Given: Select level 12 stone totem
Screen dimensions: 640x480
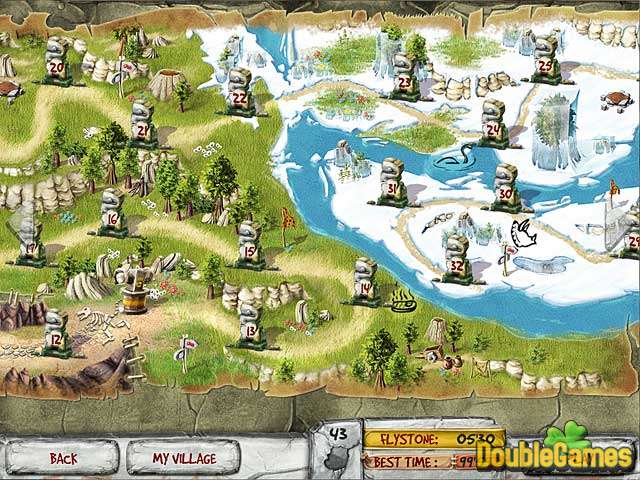Looking at the screenshot, I should pos(56,335).
